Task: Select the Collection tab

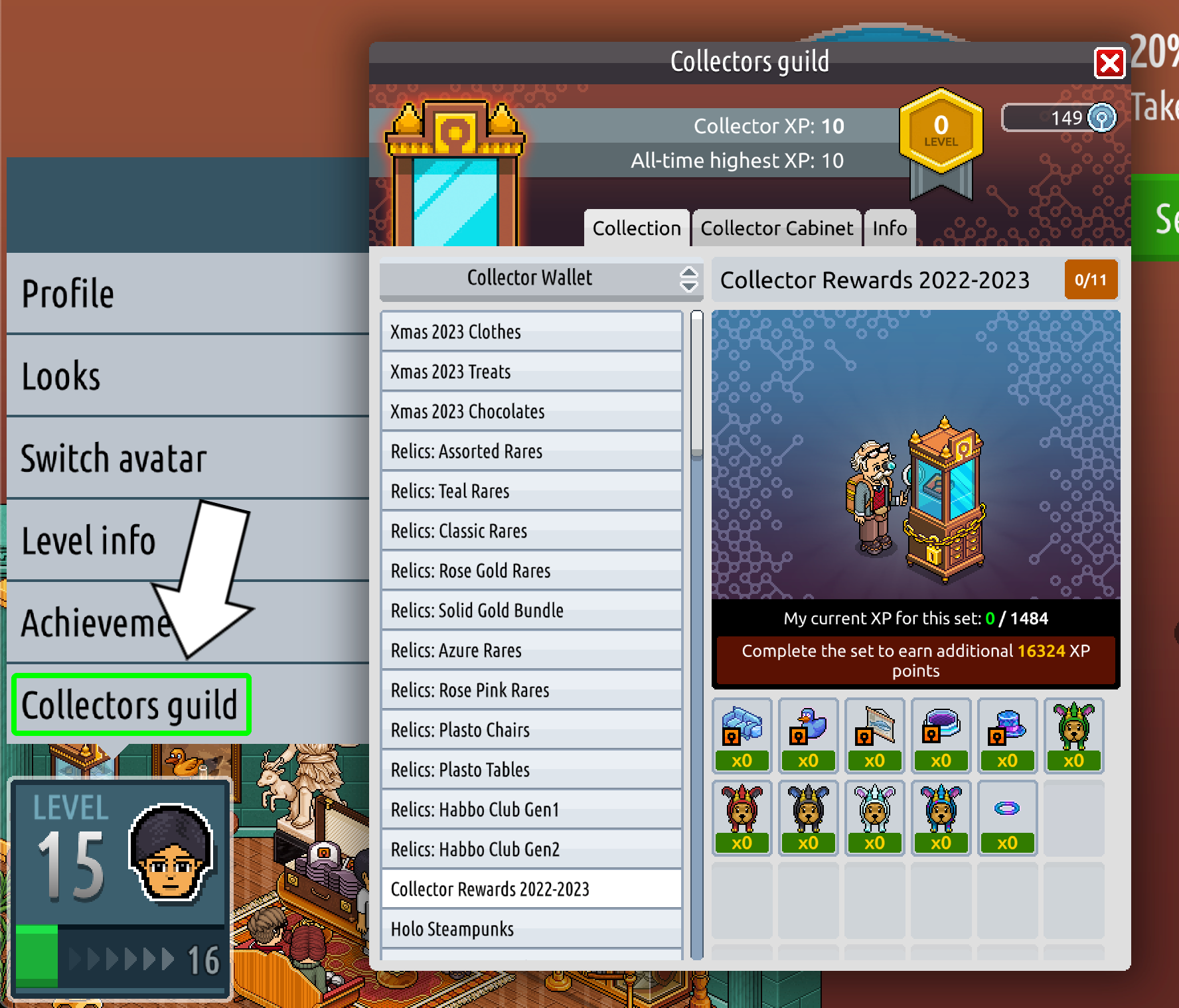Action: 635,228
